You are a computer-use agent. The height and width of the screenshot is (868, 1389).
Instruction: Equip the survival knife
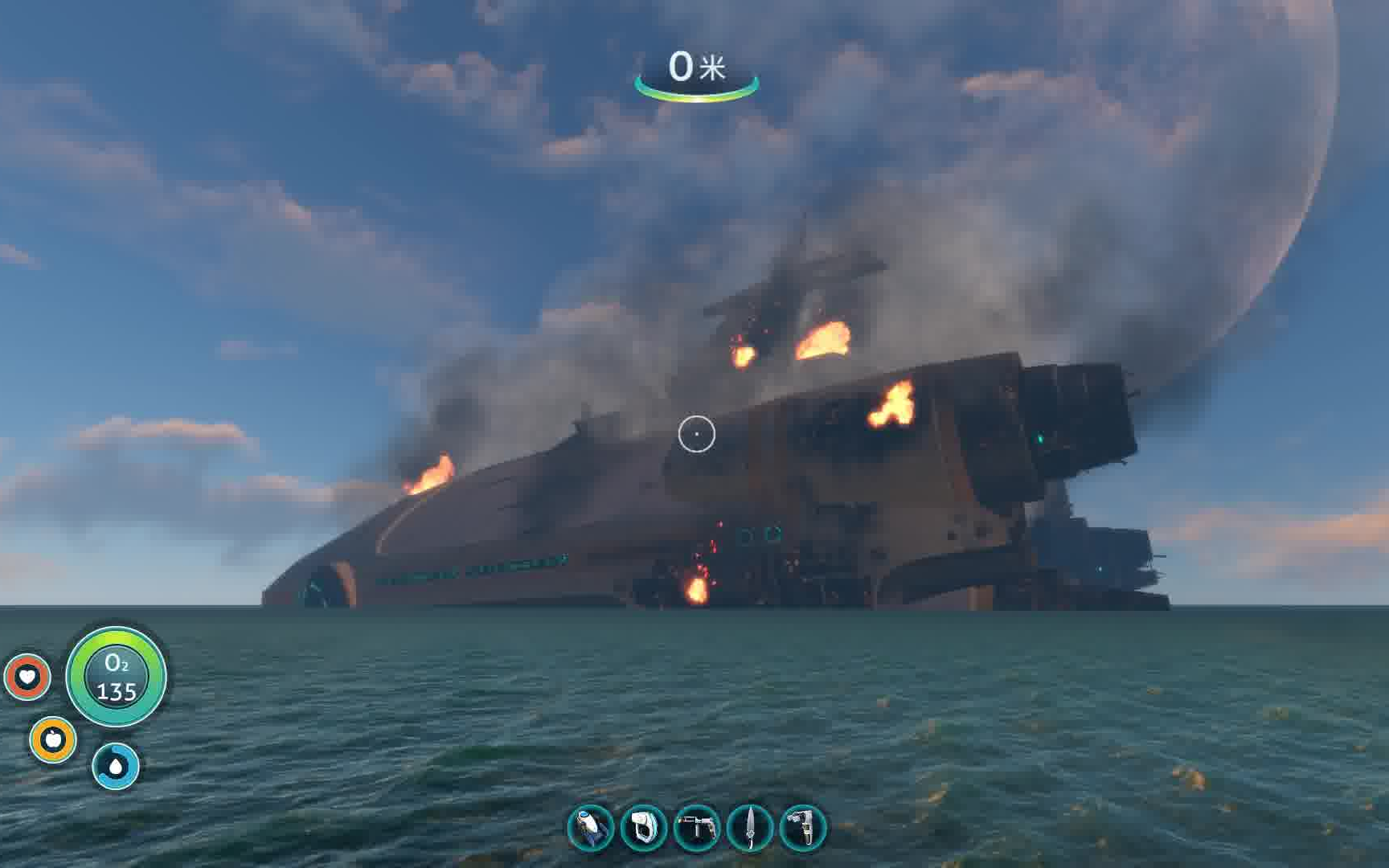pyautogui.click(x=750, y=828)
